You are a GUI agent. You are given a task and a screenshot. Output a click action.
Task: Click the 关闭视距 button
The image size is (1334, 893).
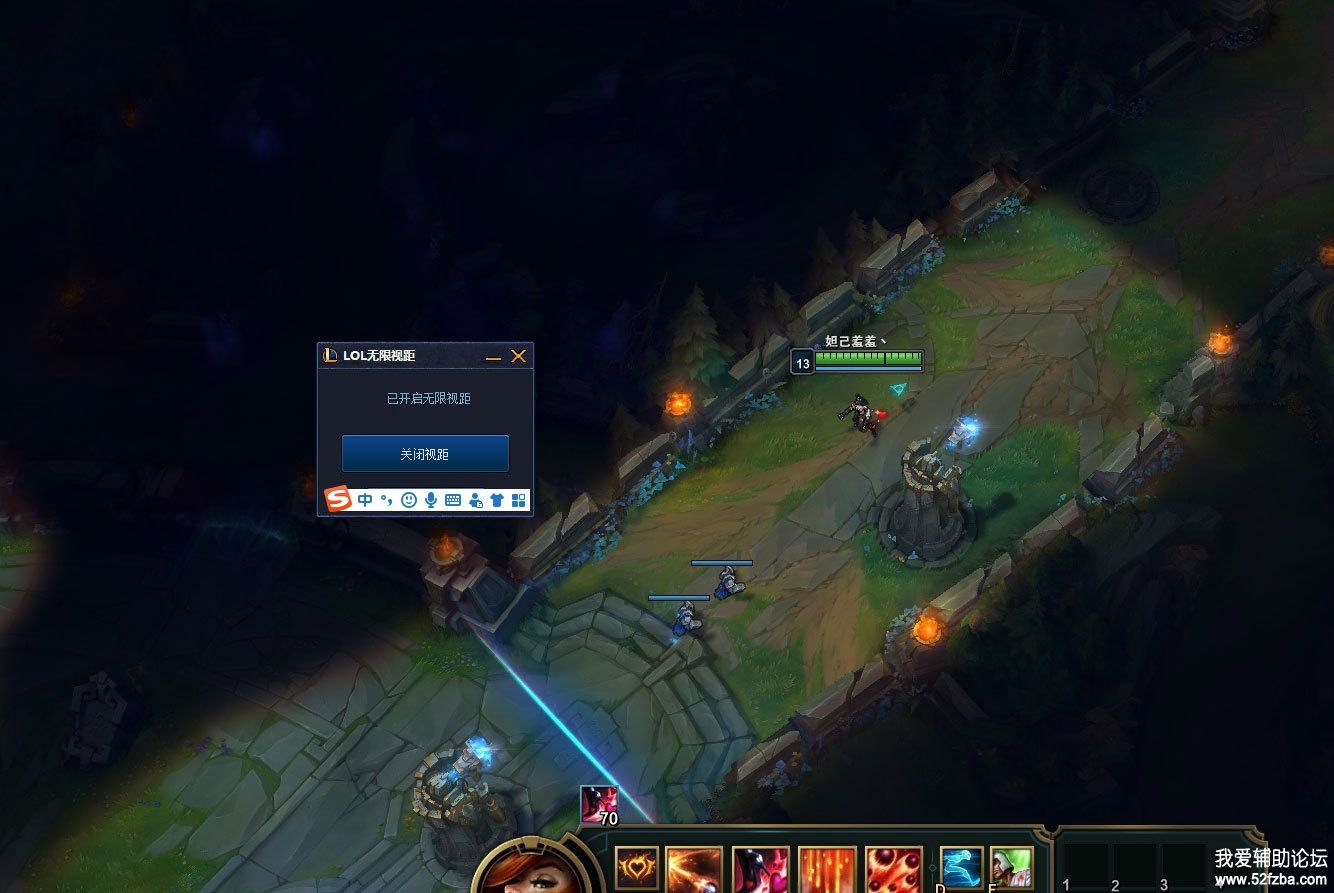click(425, 454)
